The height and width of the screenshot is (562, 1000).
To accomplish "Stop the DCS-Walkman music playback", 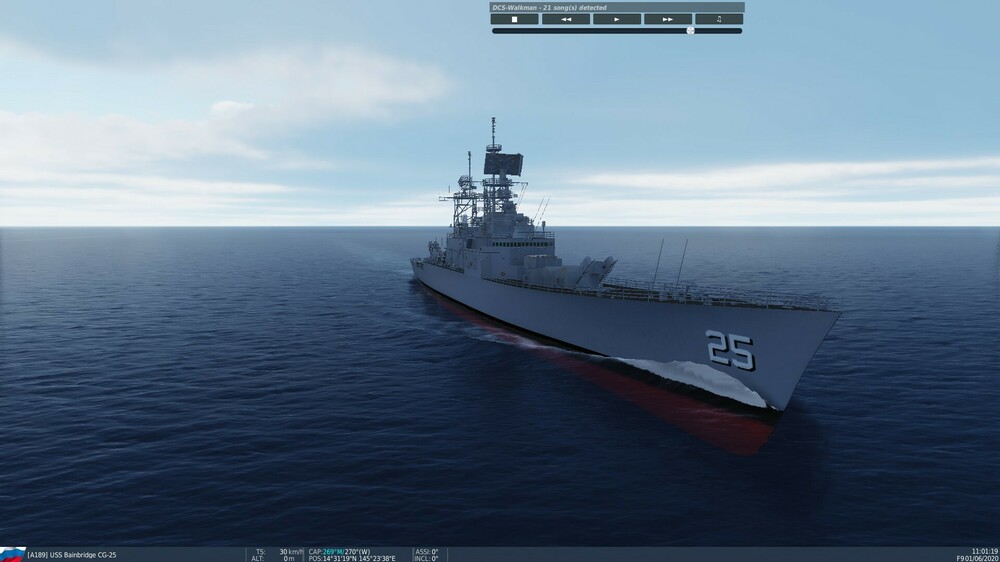I will [x=515, y=19].
